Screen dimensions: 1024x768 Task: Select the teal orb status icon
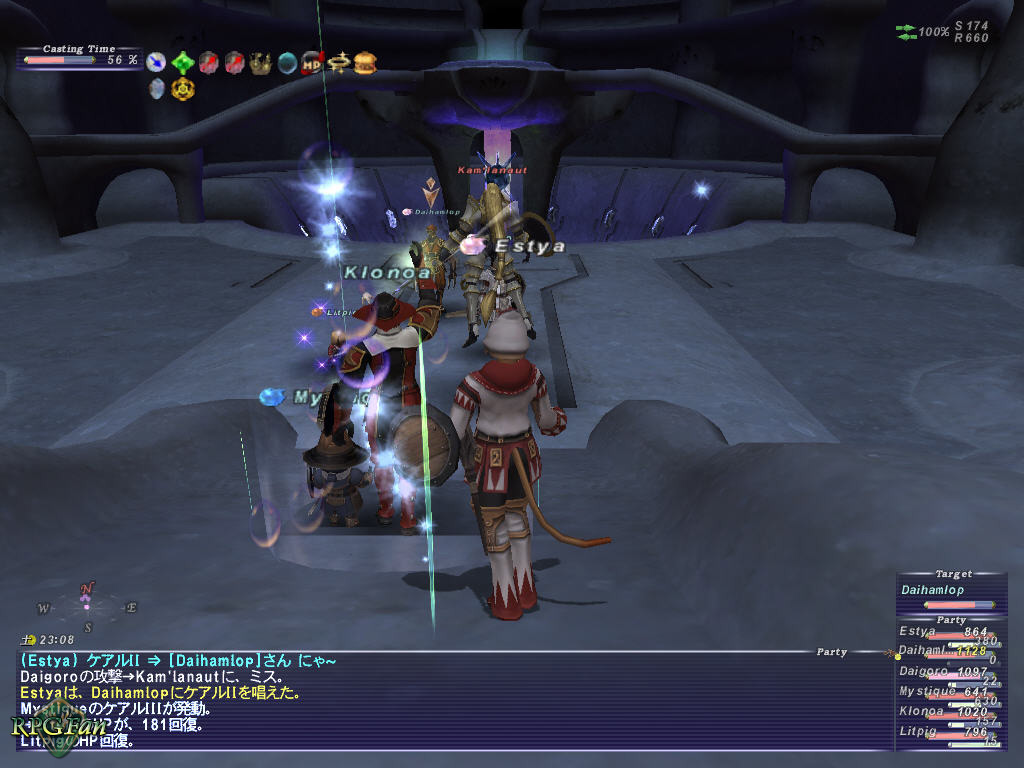(x=287, y=63)
